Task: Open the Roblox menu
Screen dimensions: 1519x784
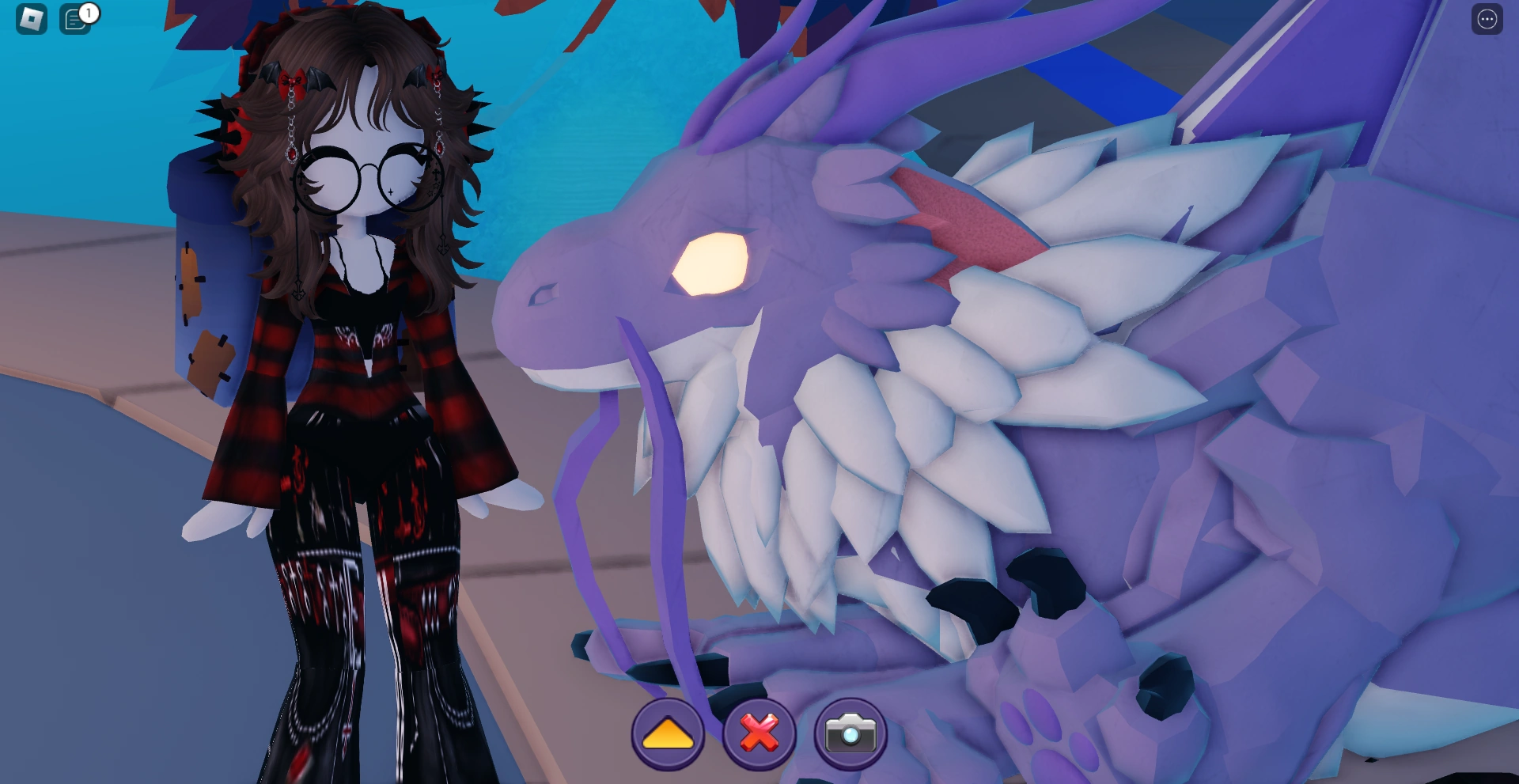Action: click(30, 19)
